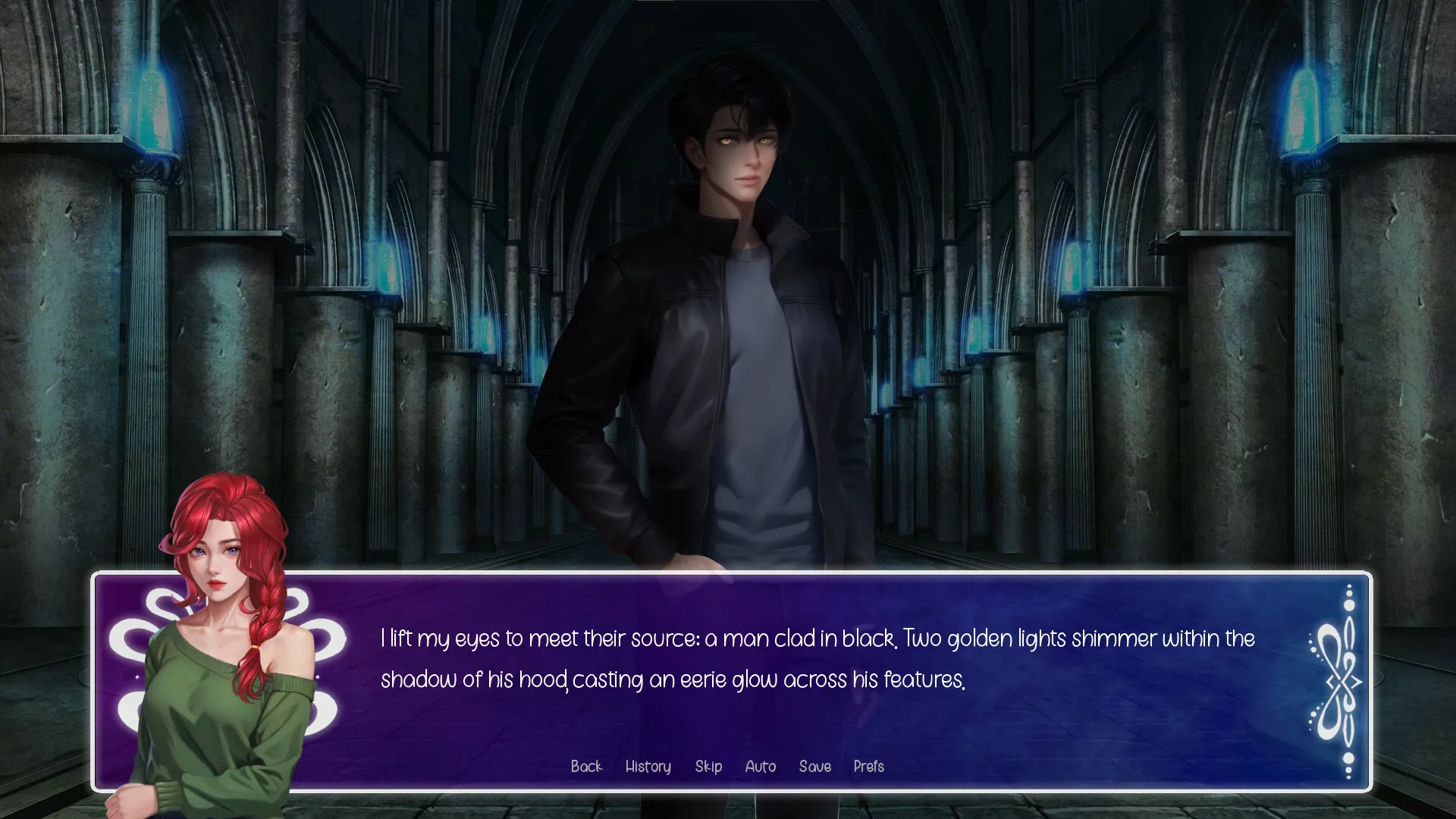Open the Save screen
The image size is (1456, 819).
(x=814, y=767)
